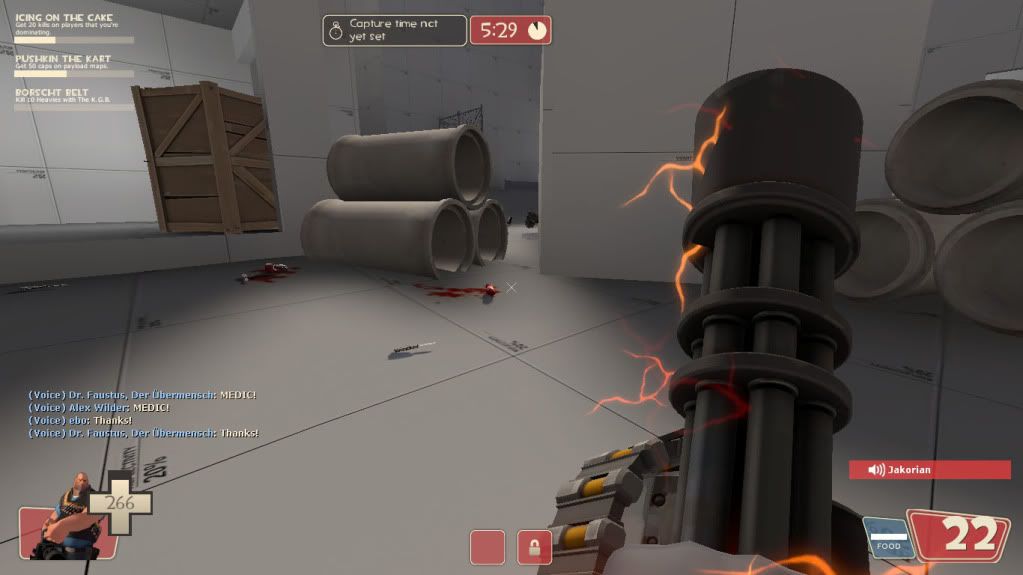1023x575 pixels.
Task: Click ebo's Thanks chat message
Action: [x=80, y=420]
